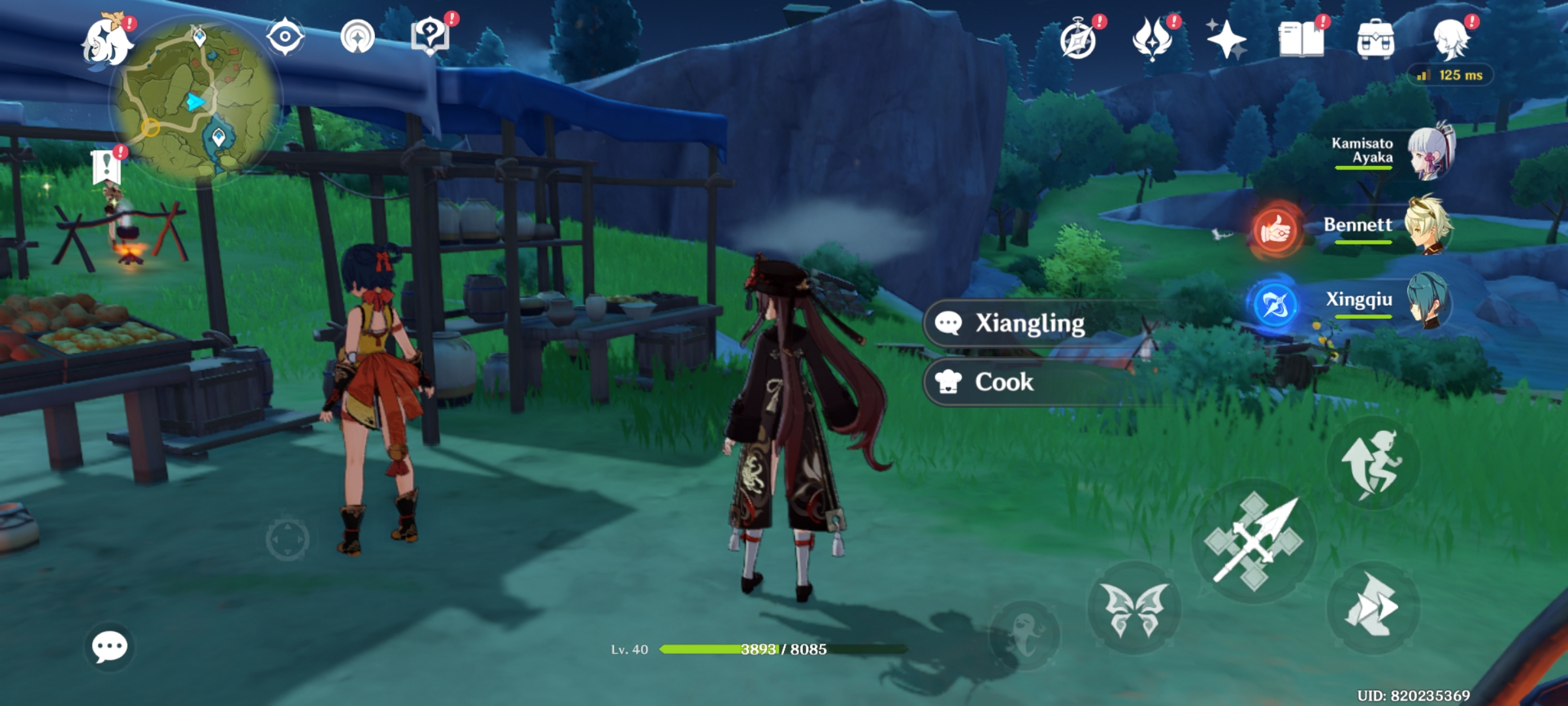
Task: Open the guide speech-bubble icon
Action: pyautogui.click(x=431, y=37)
